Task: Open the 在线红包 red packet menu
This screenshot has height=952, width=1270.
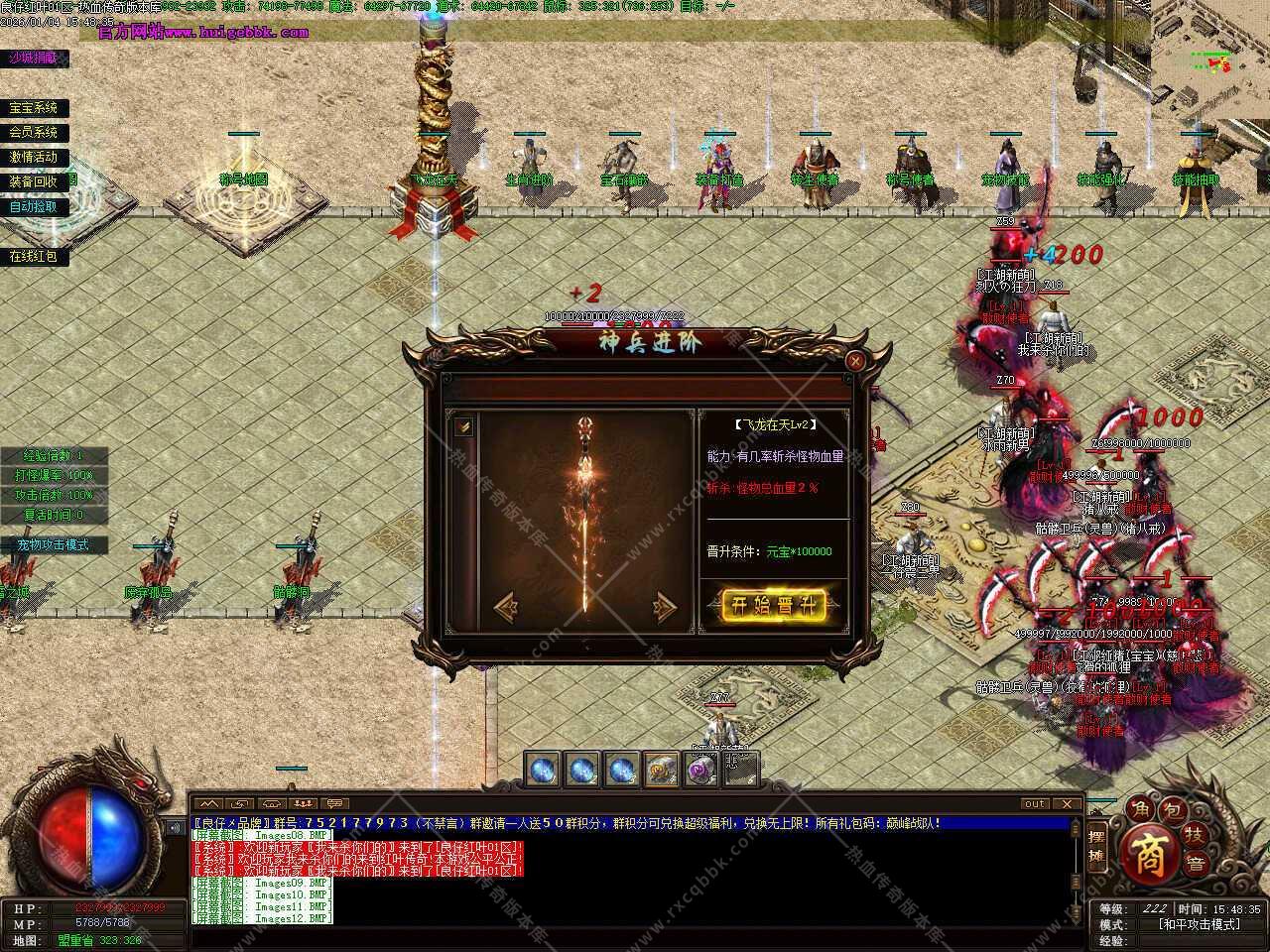Action: [35, 256]
